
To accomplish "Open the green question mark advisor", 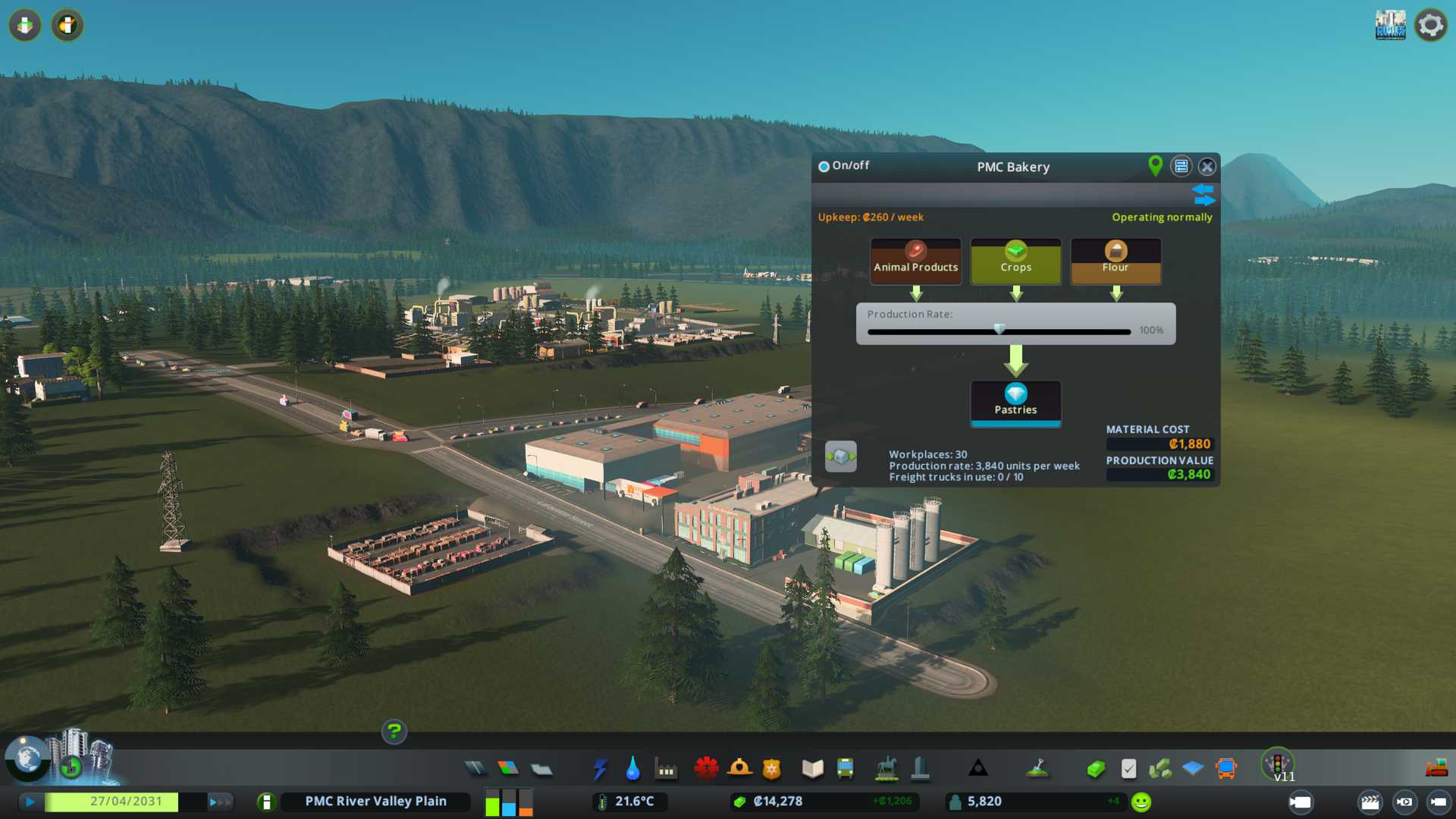I will pos(394,732).
